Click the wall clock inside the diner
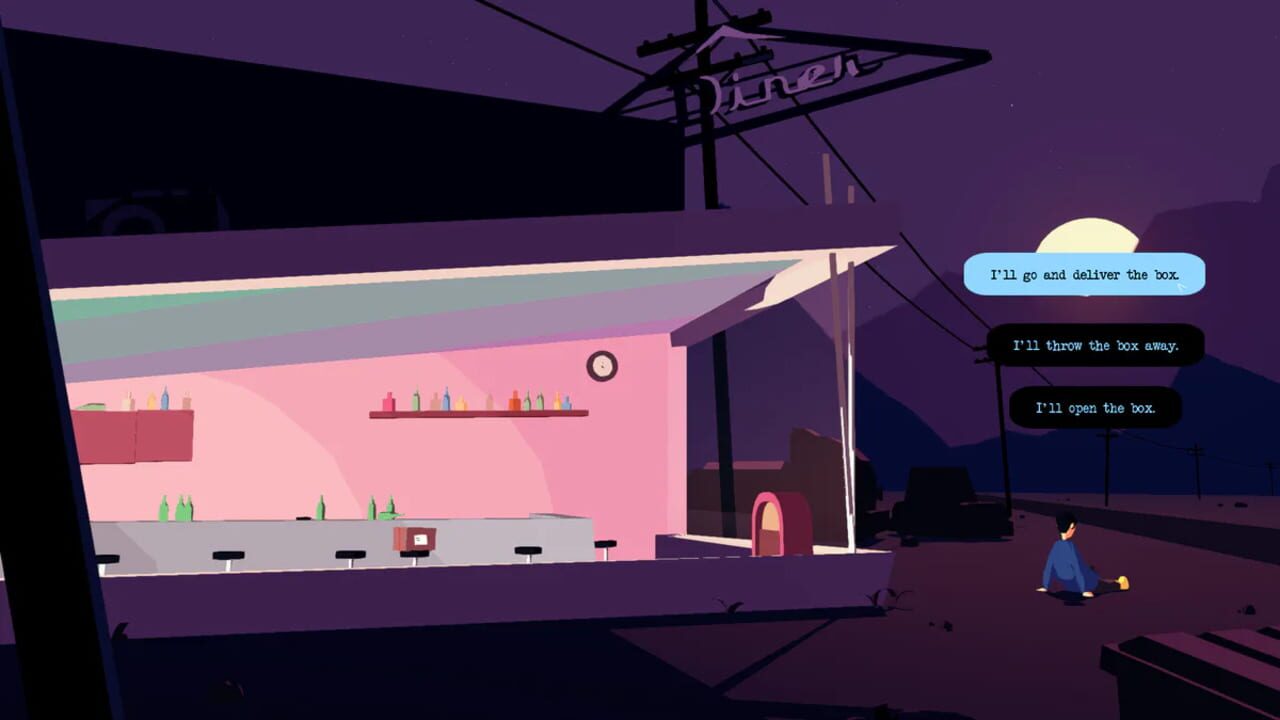Viewport: 1280px width, 720px height. pyautogui.click(x=603, y=366)
